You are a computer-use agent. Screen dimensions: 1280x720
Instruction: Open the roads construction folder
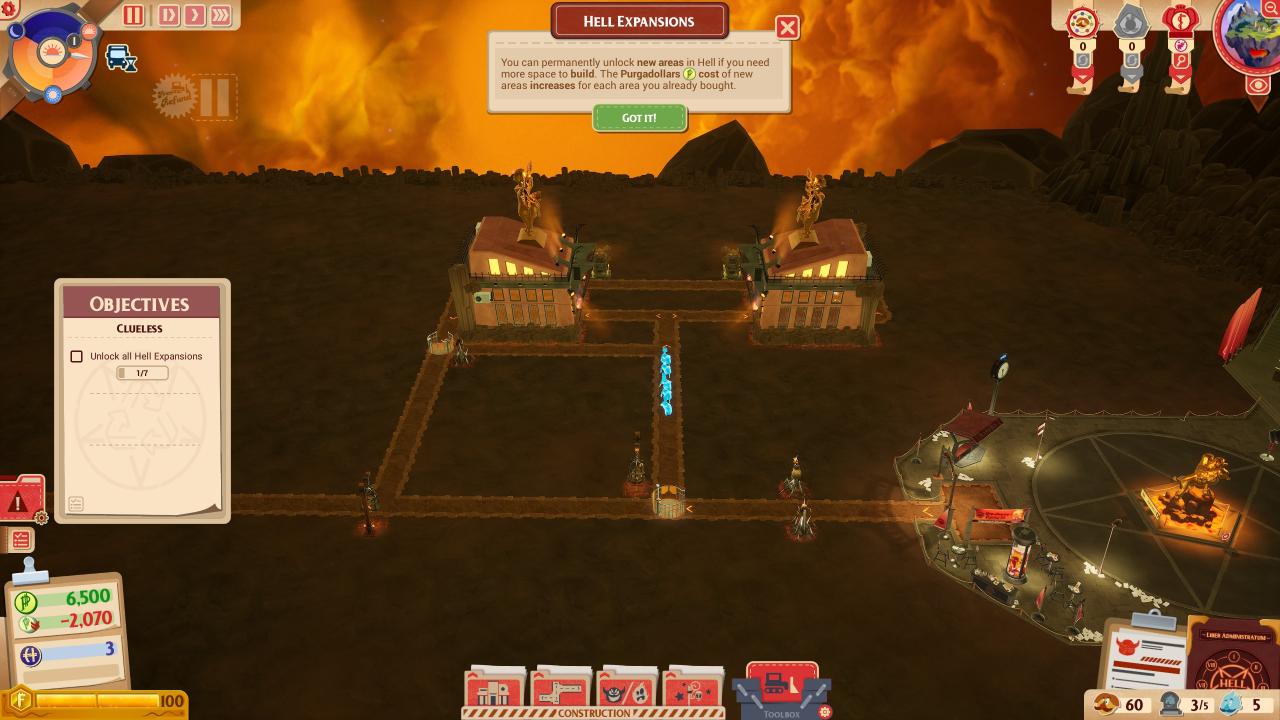(x=561, y=688)
